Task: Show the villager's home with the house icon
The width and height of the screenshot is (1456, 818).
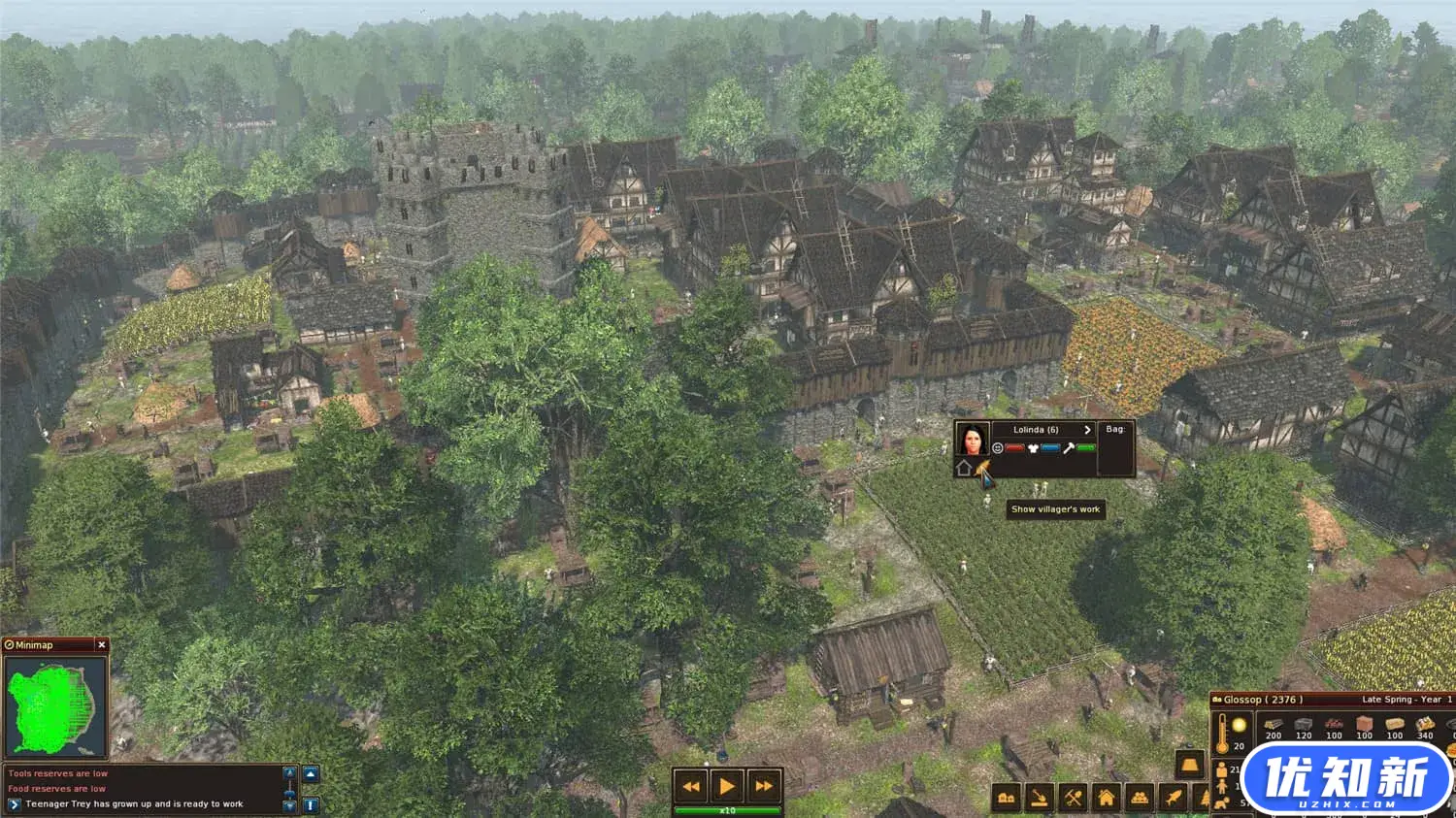Action: (964, 469)
